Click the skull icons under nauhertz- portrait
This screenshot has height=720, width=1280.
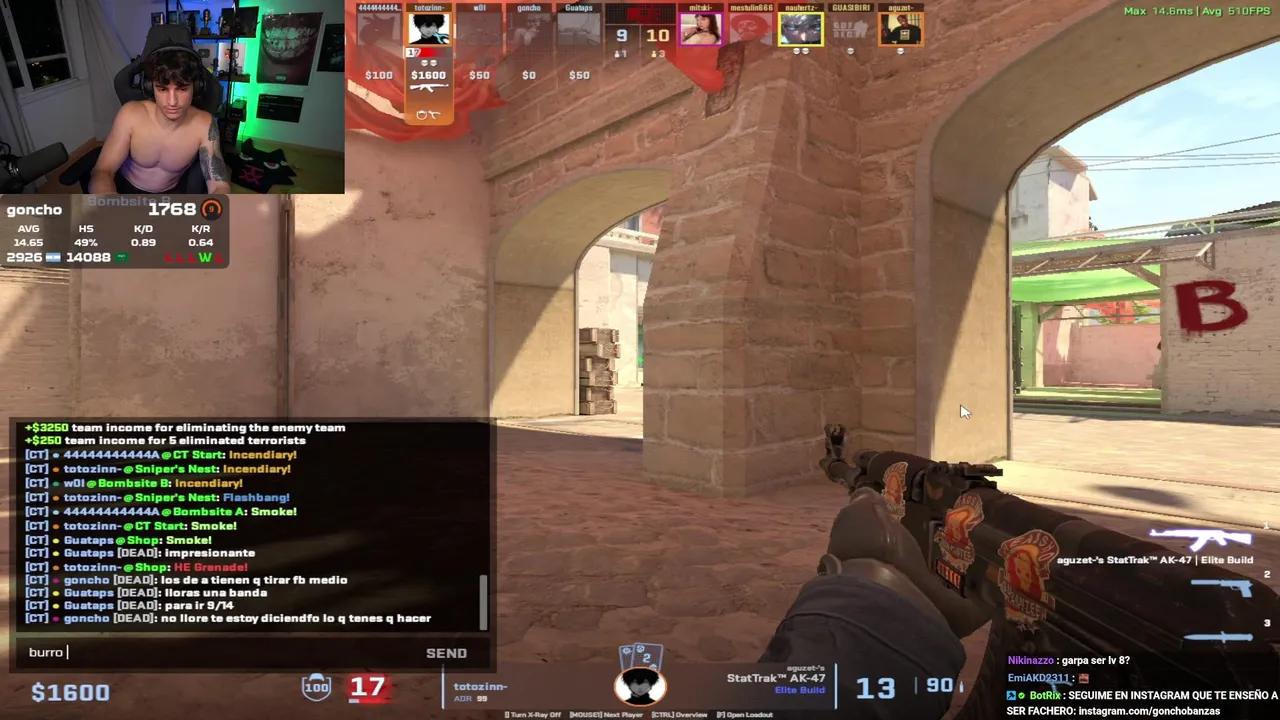[800, 52]
